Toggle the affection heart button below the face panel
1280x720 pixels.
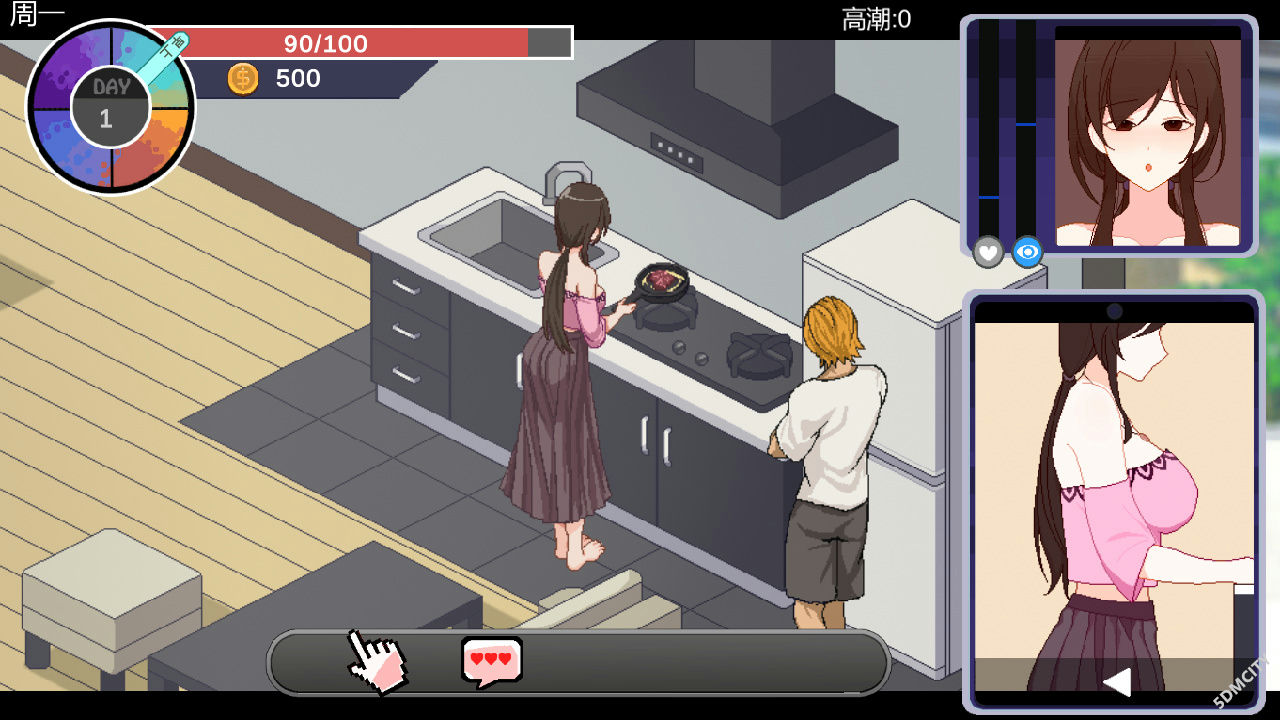(987, 253)
